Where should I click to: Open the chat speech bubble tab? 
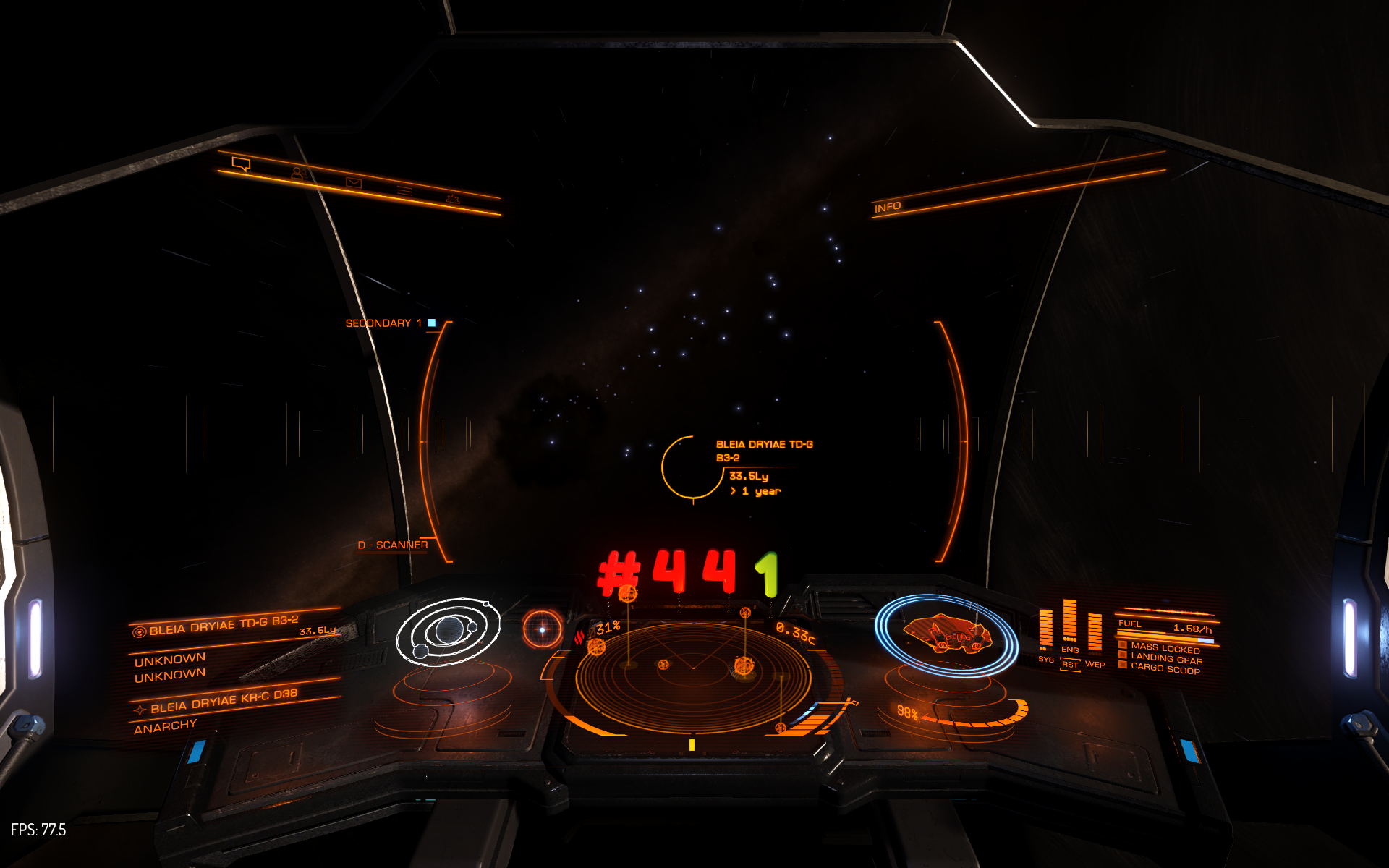coord(241,164)
